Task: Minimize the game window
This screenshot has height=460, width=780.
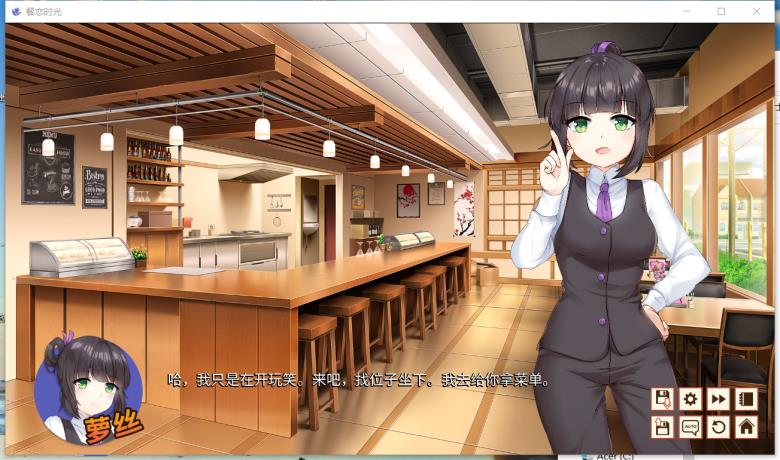Action: (x=685, y=11)
